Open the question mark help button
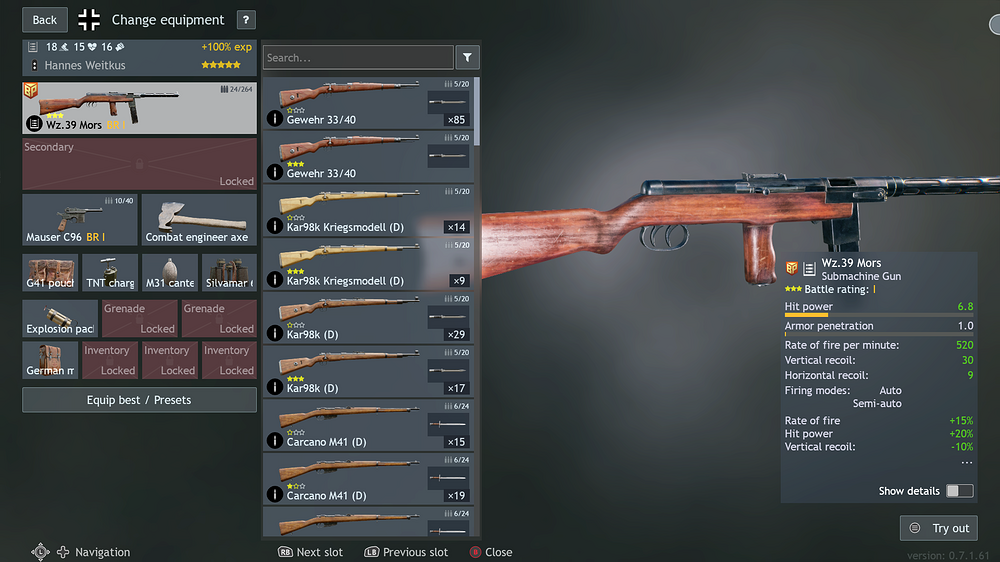 tap(247, 20)
